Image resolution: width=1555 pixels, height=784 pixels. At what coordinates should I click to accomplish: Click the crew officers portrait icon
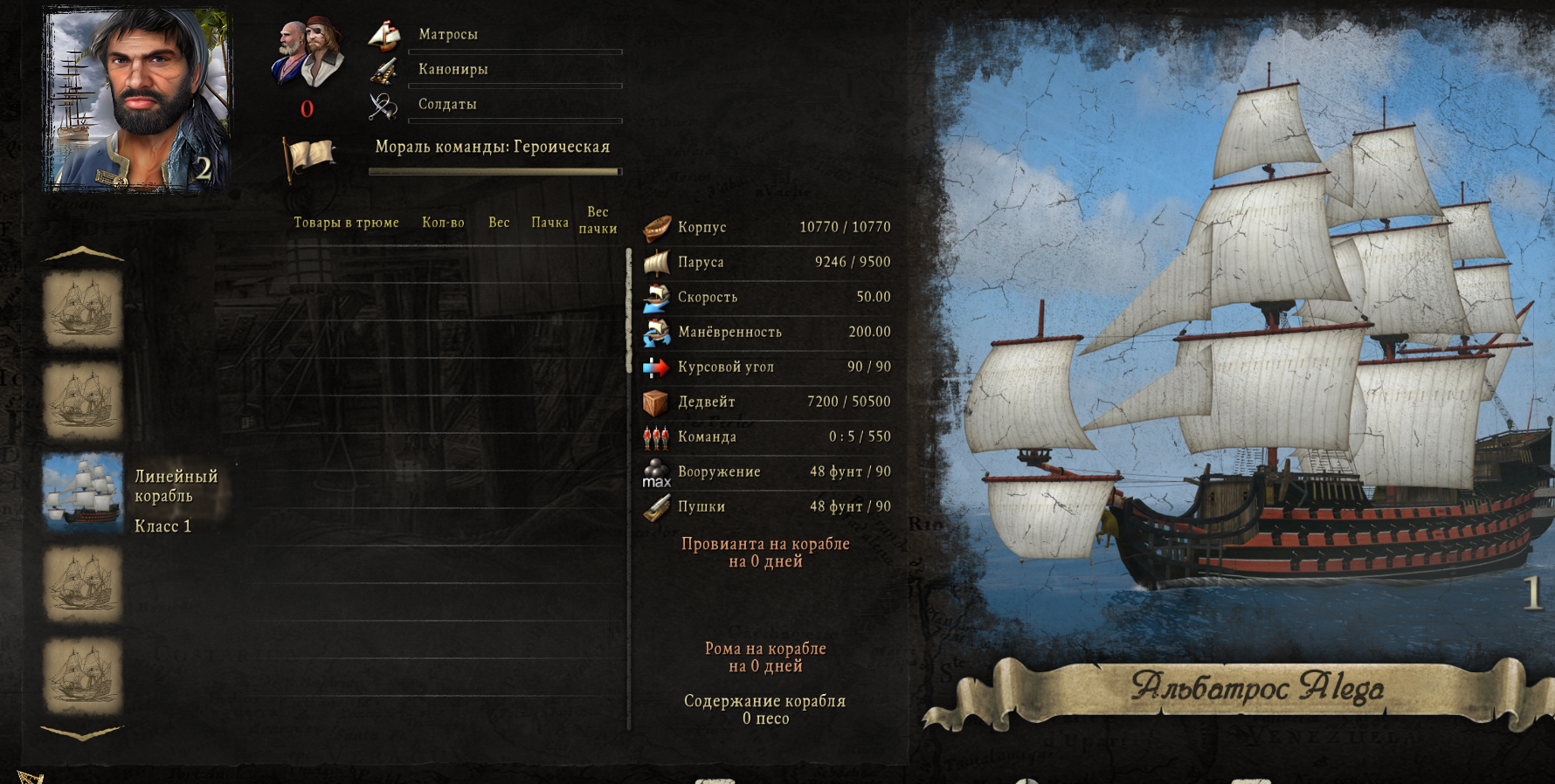tap(308, 54)
